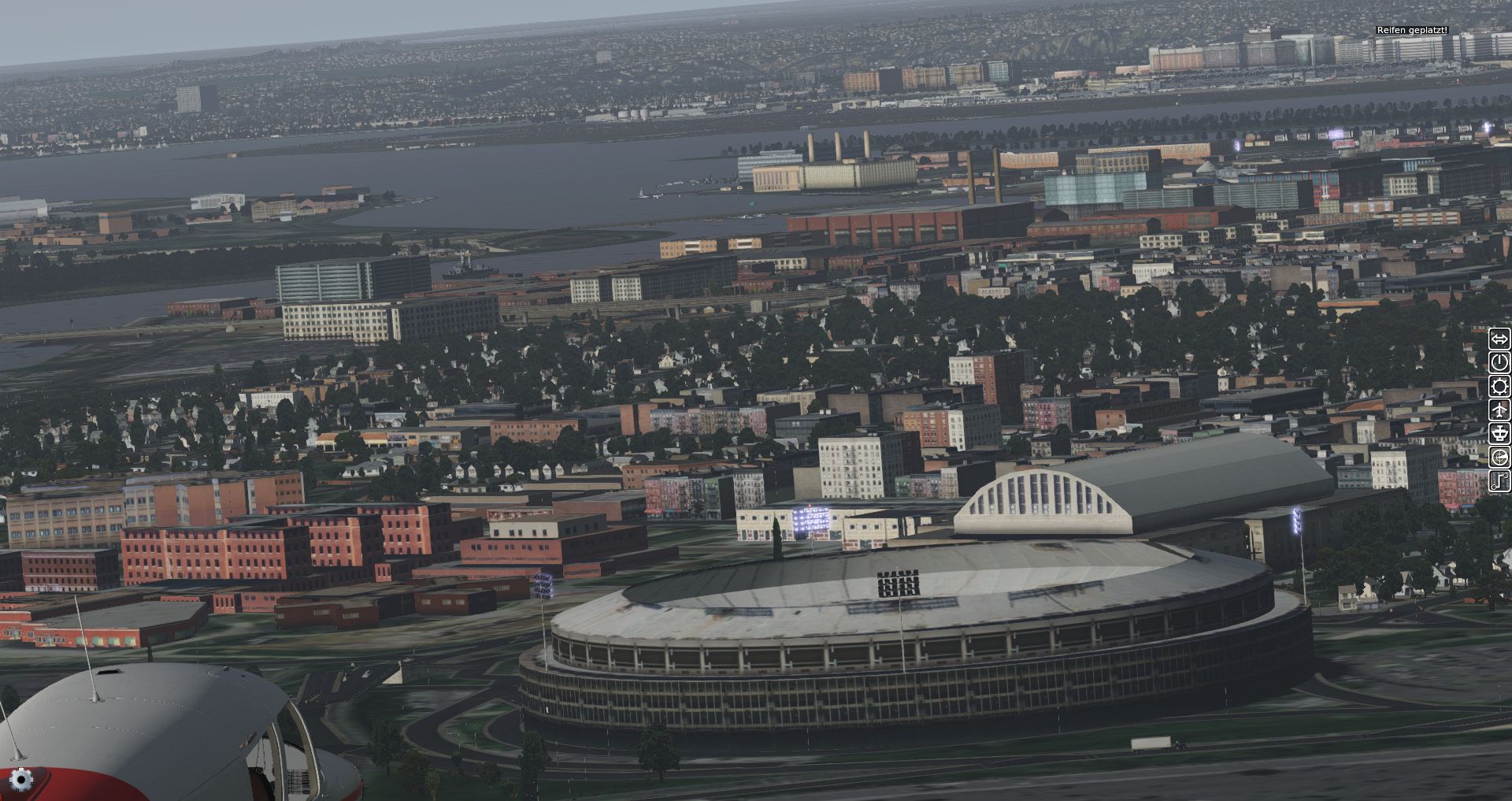Open the outlined gear icon in side toolbar
Viewport: 1512px width, 801px height.
(x=1499, y=386)
